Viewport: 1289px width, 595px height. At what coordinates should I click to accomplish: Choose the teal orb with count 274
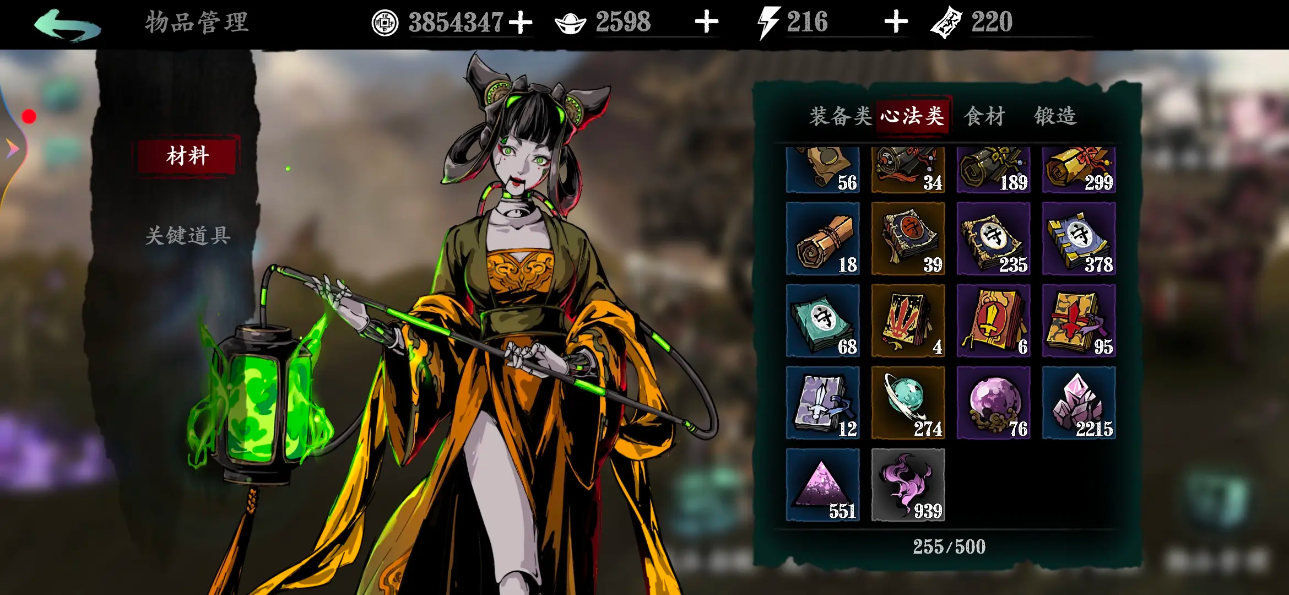(908, 402)
